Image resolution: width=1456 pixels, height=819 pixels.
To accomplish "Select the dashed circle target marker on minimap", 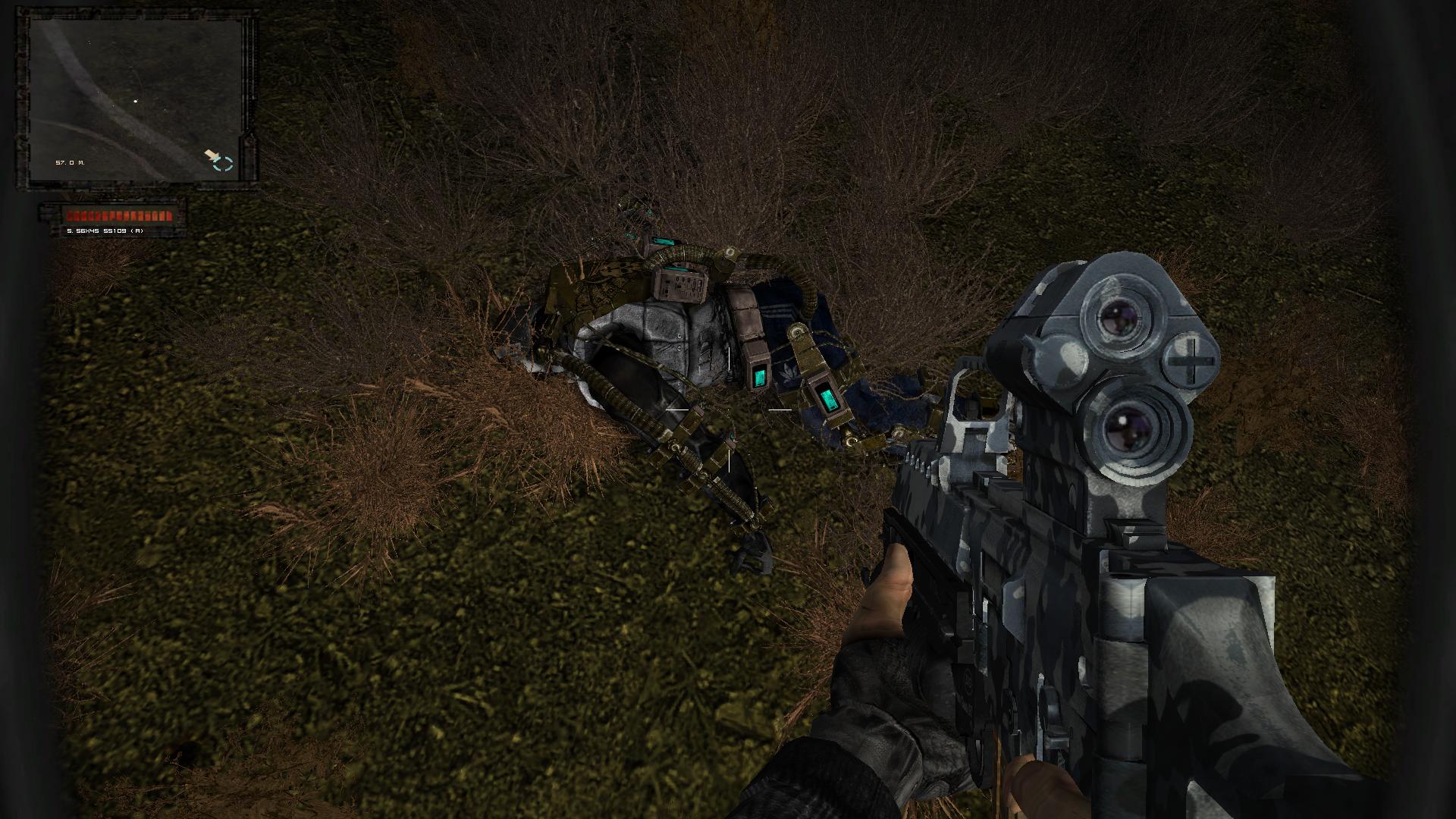I will click(x=224, y=164).
